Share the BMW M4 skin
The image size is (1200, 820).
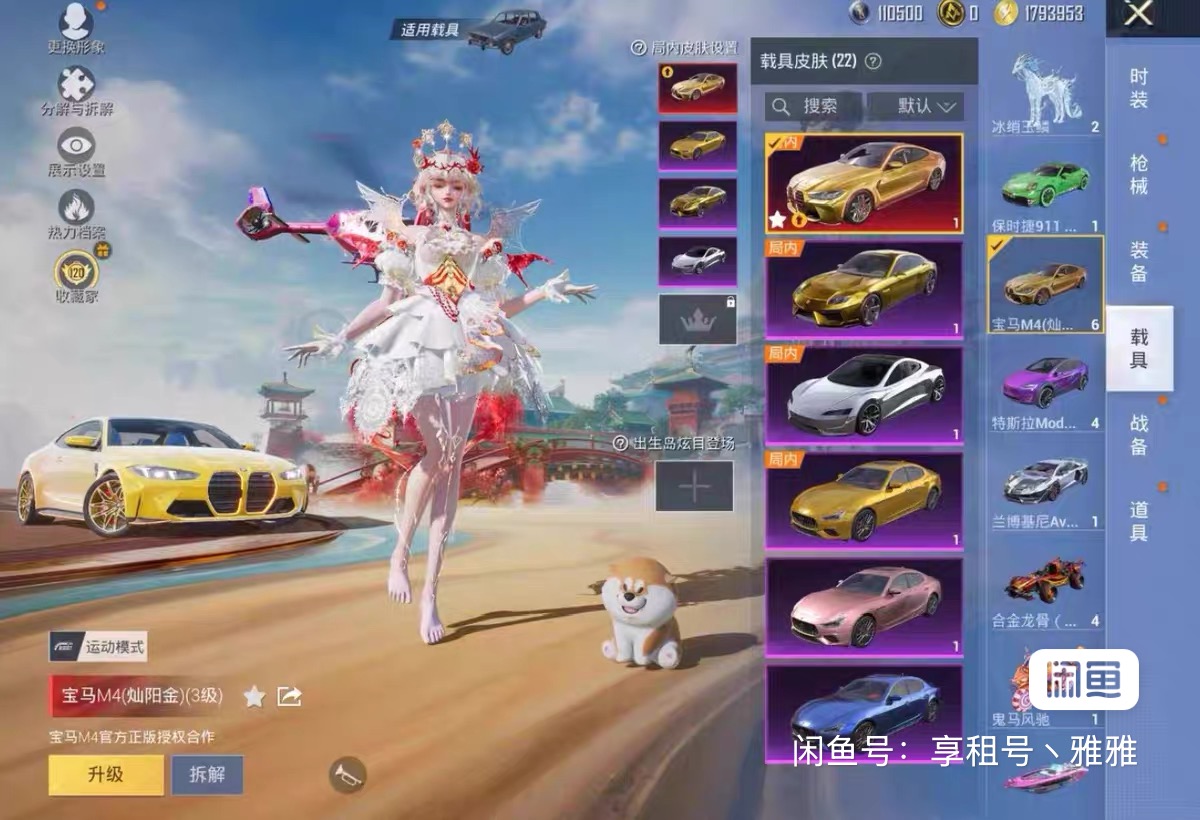tap(289, 696)
